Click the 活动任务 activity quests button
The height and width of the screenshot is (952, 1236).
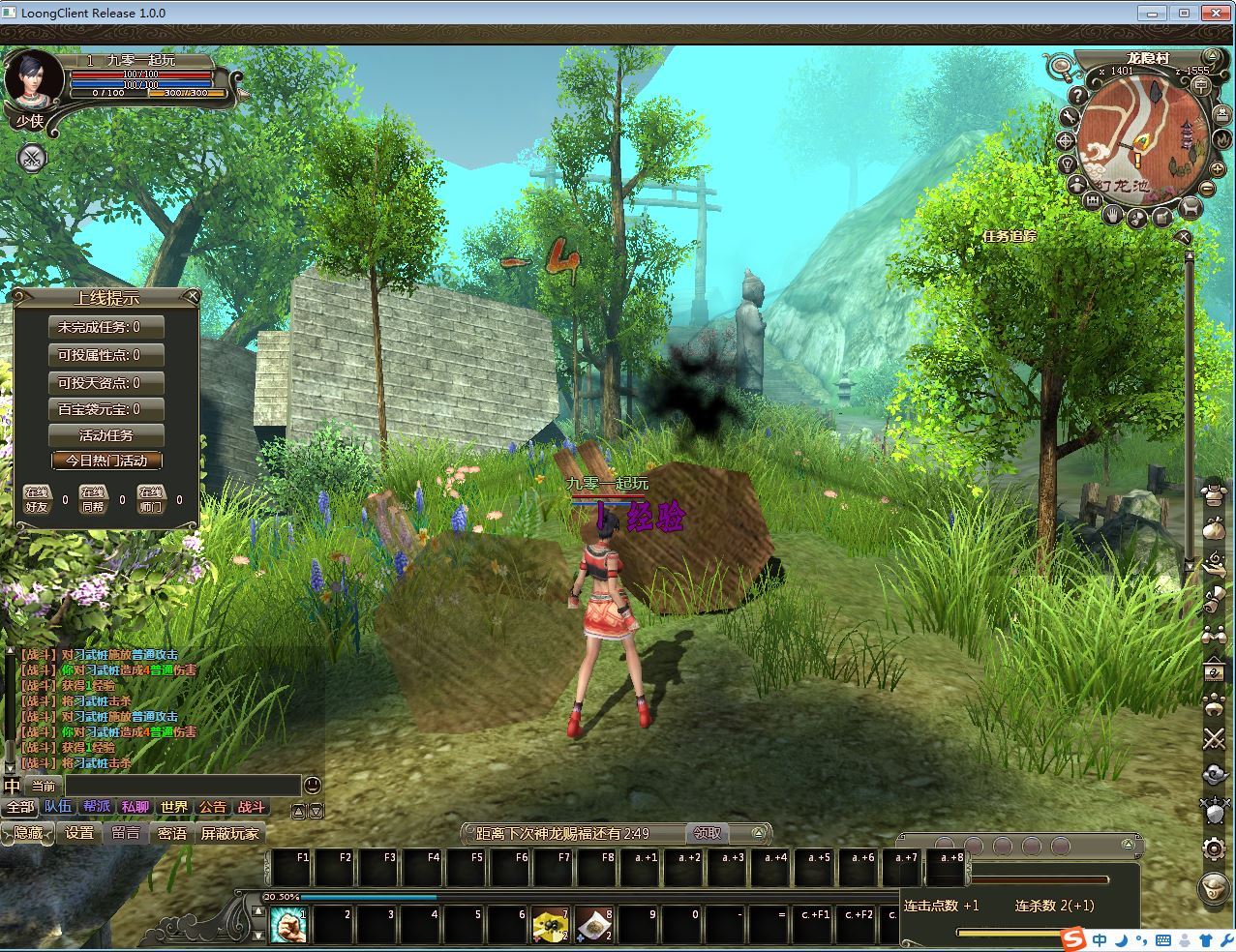(x=106, y=435)
